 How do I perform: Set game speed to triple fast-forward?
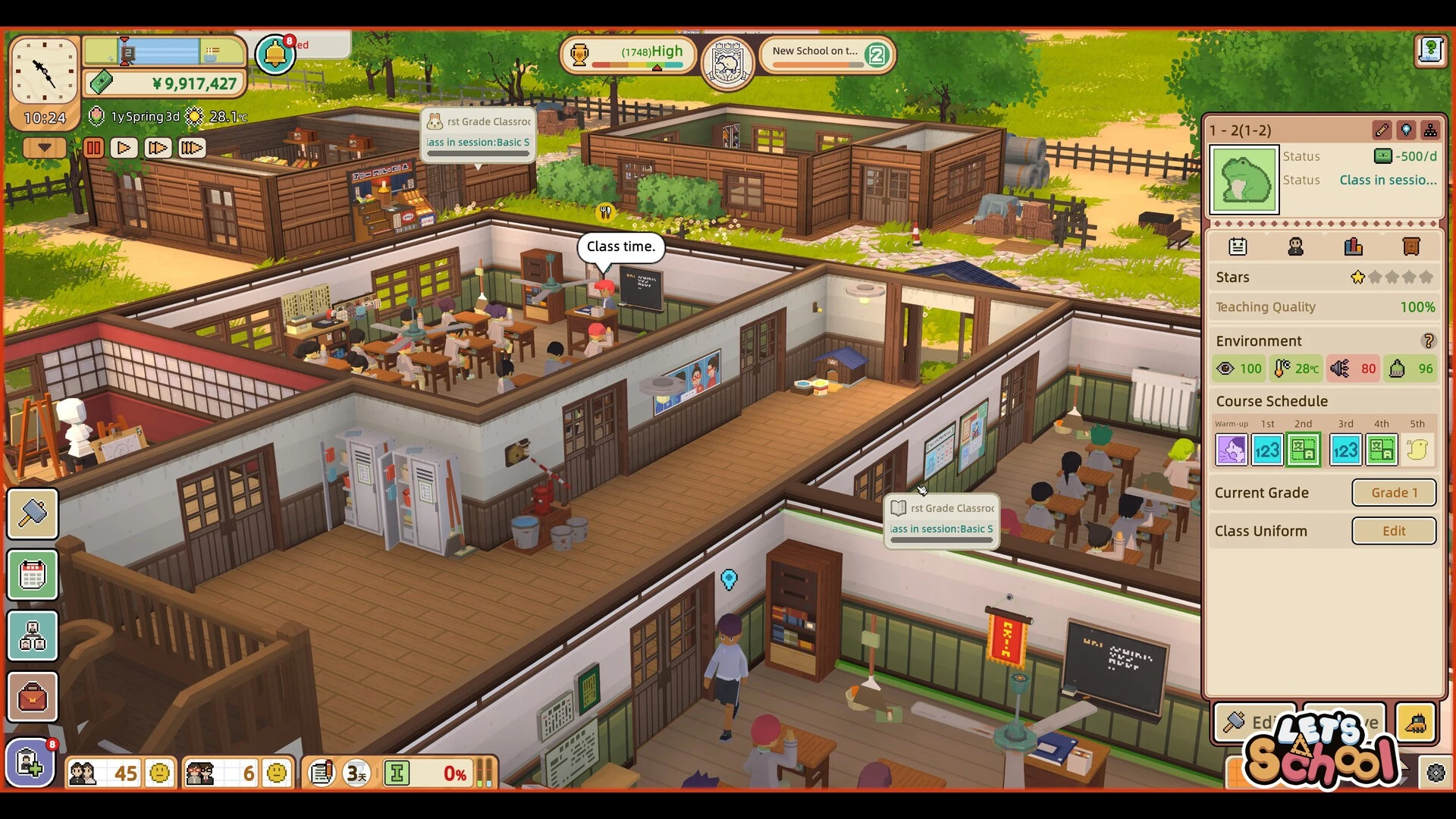(x=191, y=148)
